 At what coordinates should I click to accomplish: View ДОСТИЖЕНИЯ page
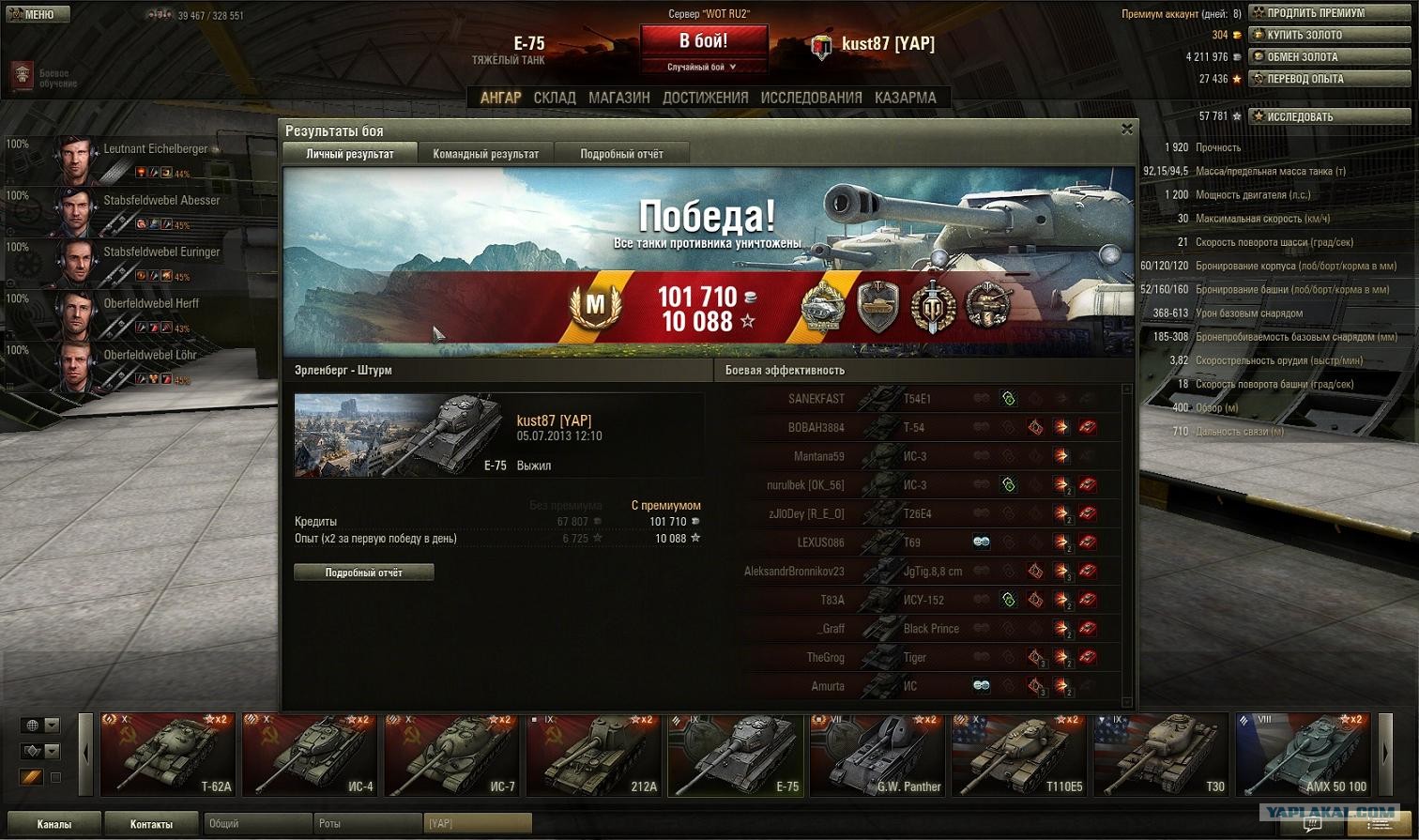coord(705,98)
